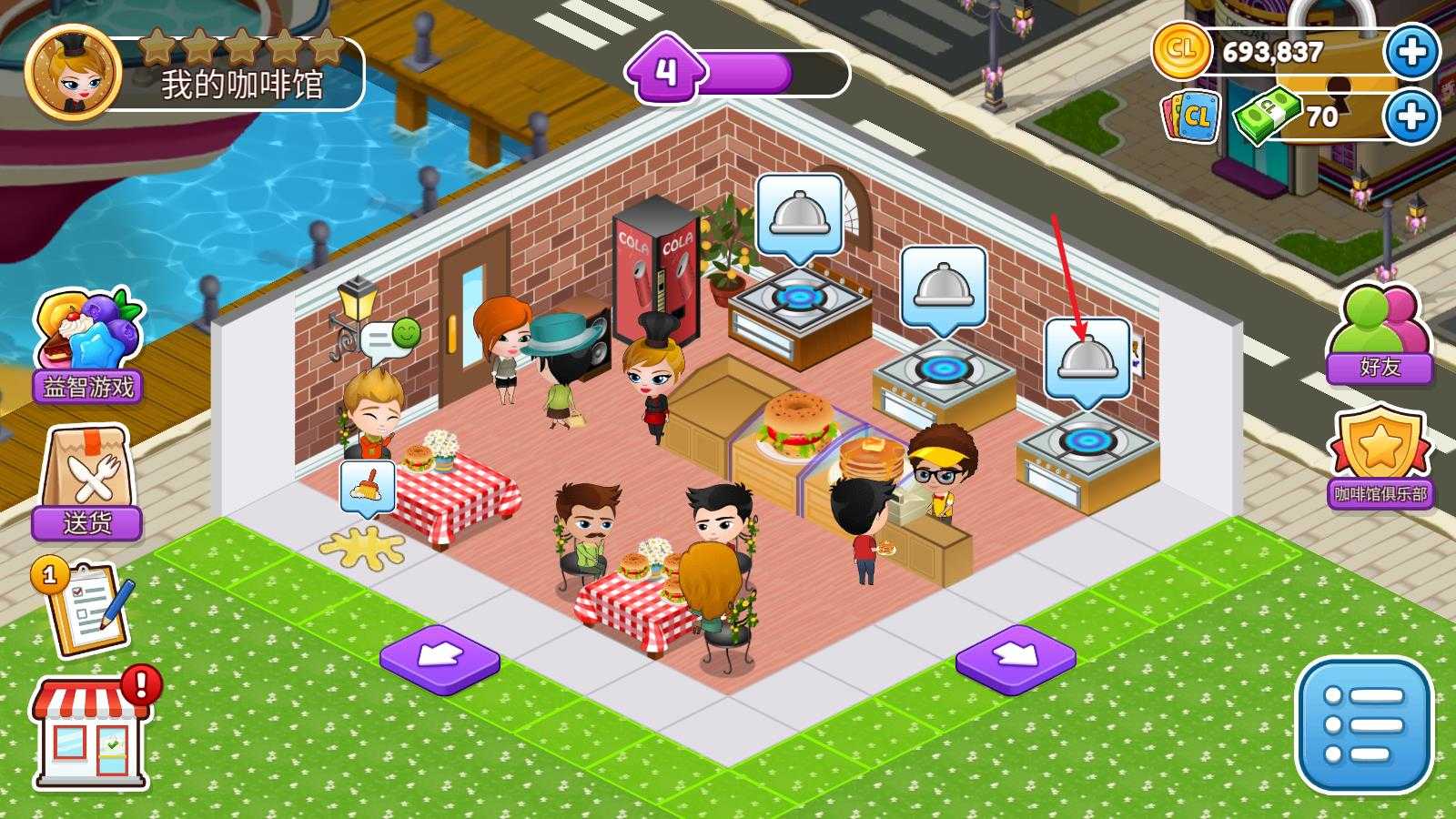Viewport: 1456px width, 819px height.
Task: Open the 送货 delivery bag
Action: click(x=87, y=482)
